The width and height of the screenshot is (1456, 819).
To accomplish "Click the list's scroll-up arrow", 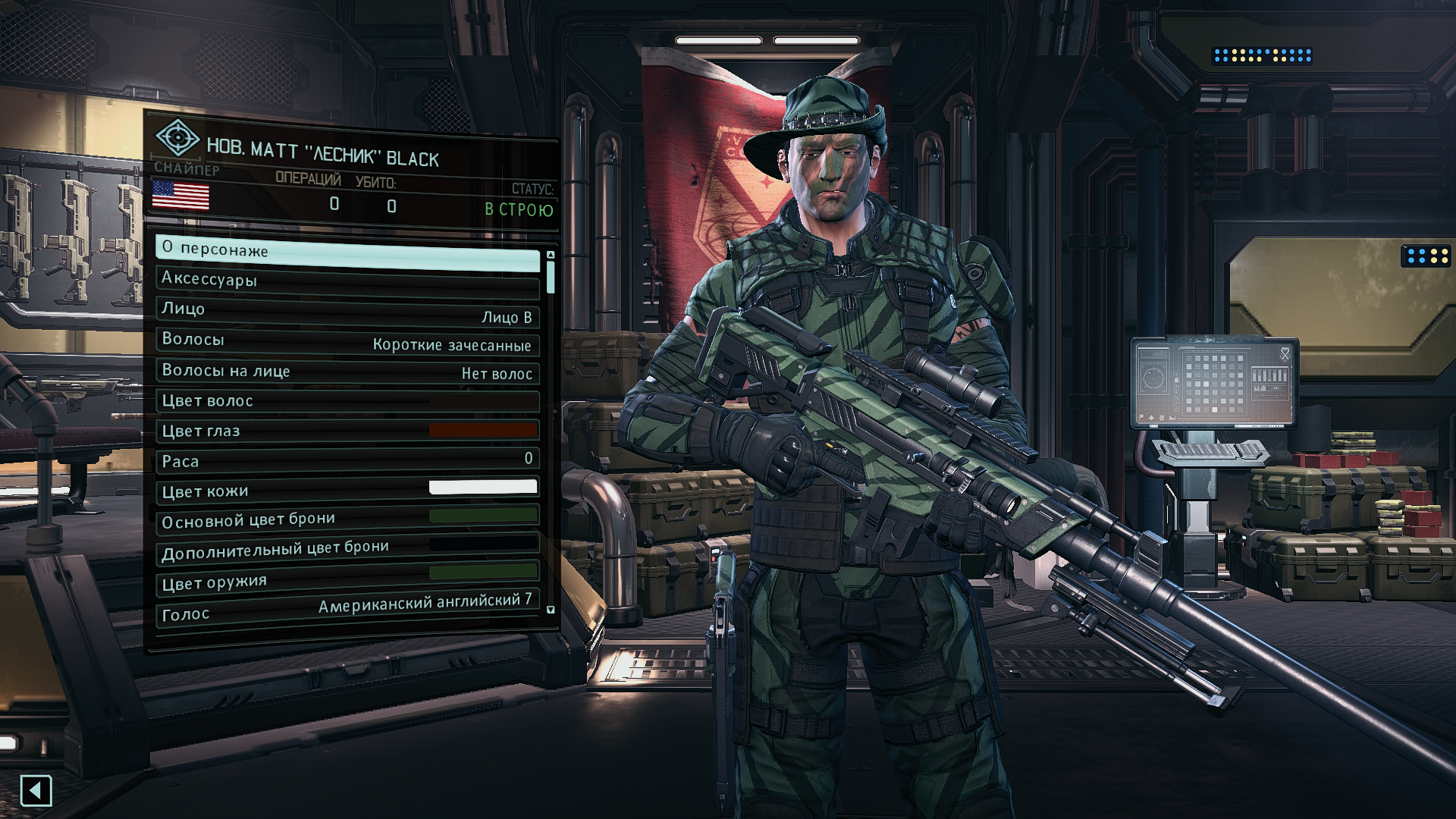I will click(x=551, y=255).
